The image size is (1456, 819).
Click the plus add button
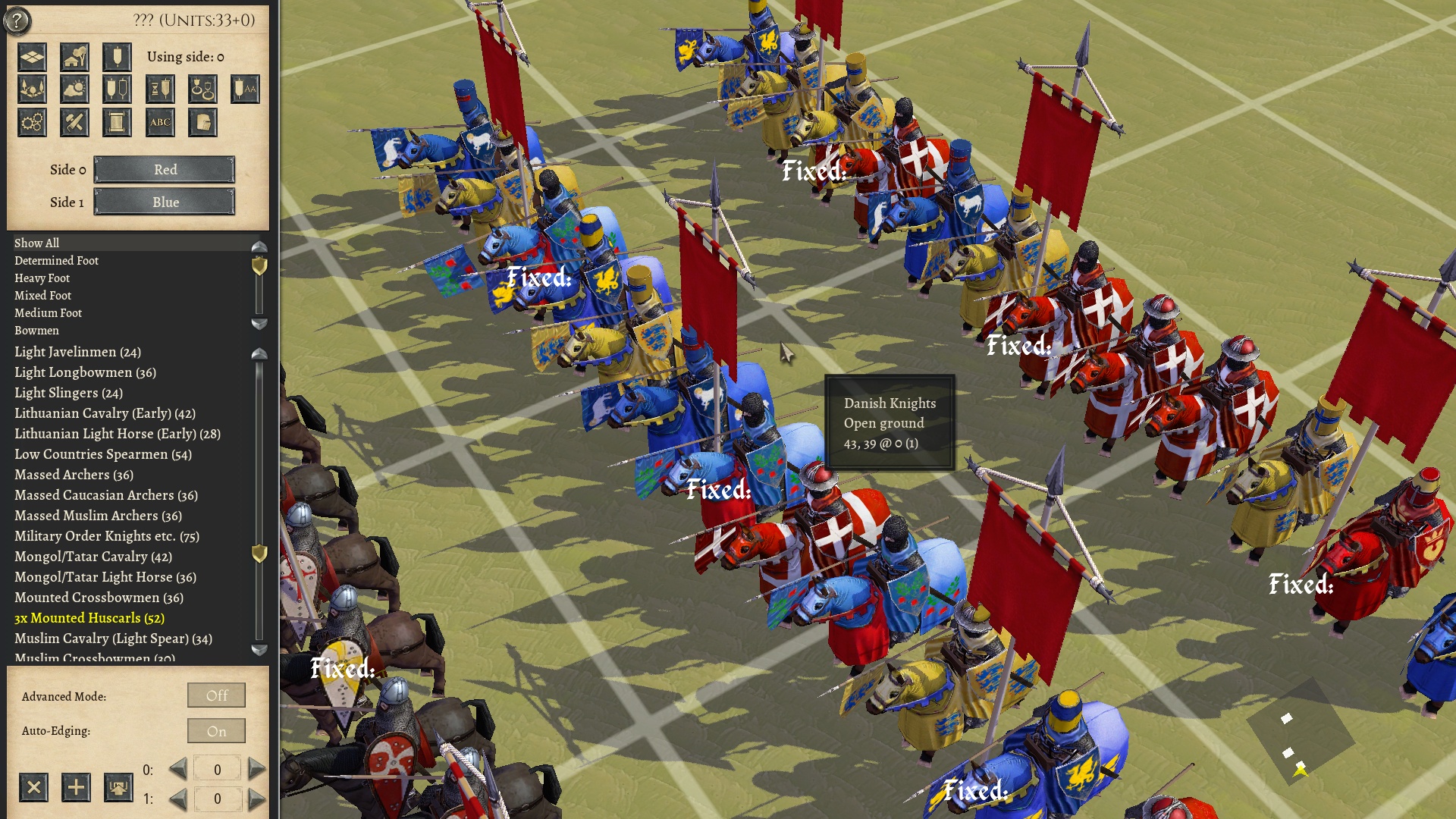[74, 788]
